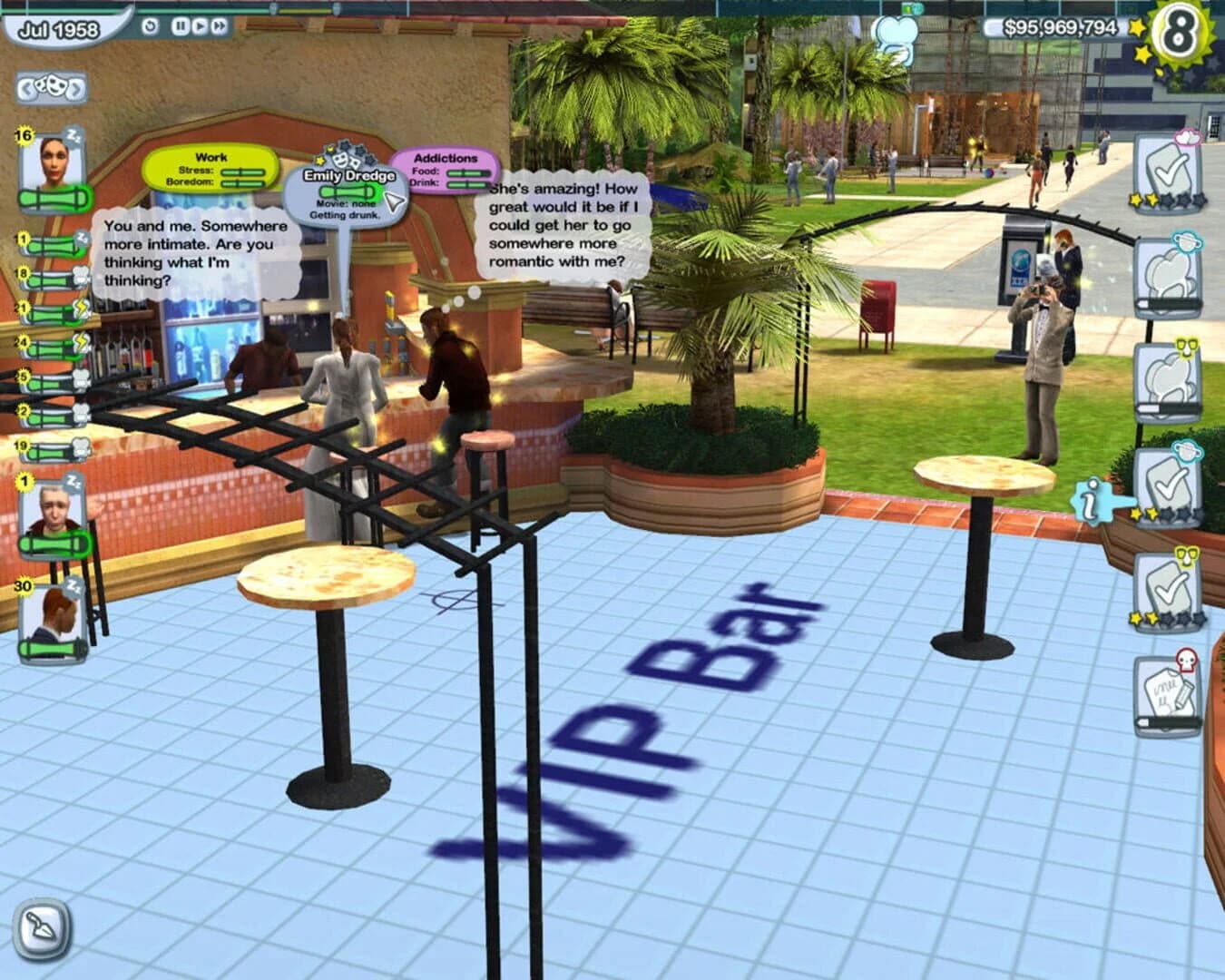Cycle right on the theater masks selector
Image resolution: width=1225 pixels, height=980 pixels.
(74, 86)
